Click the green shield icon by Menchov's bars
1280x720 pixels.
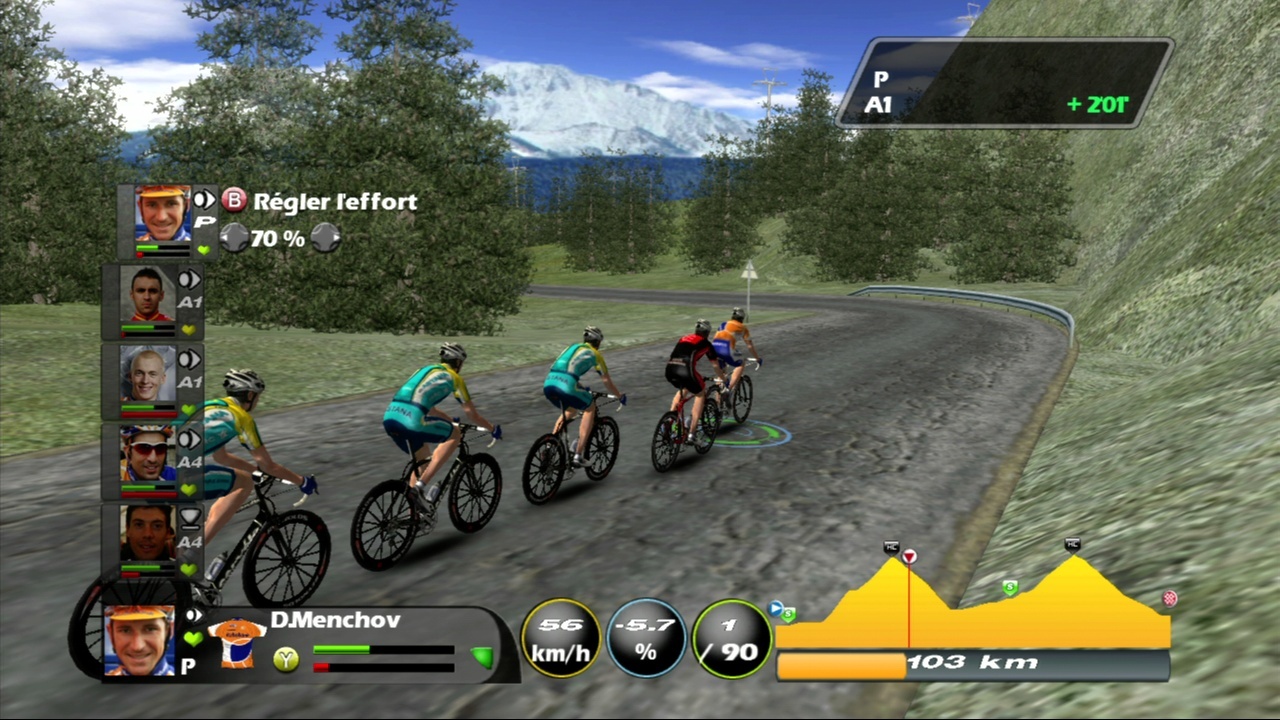[x=482, y=656]
